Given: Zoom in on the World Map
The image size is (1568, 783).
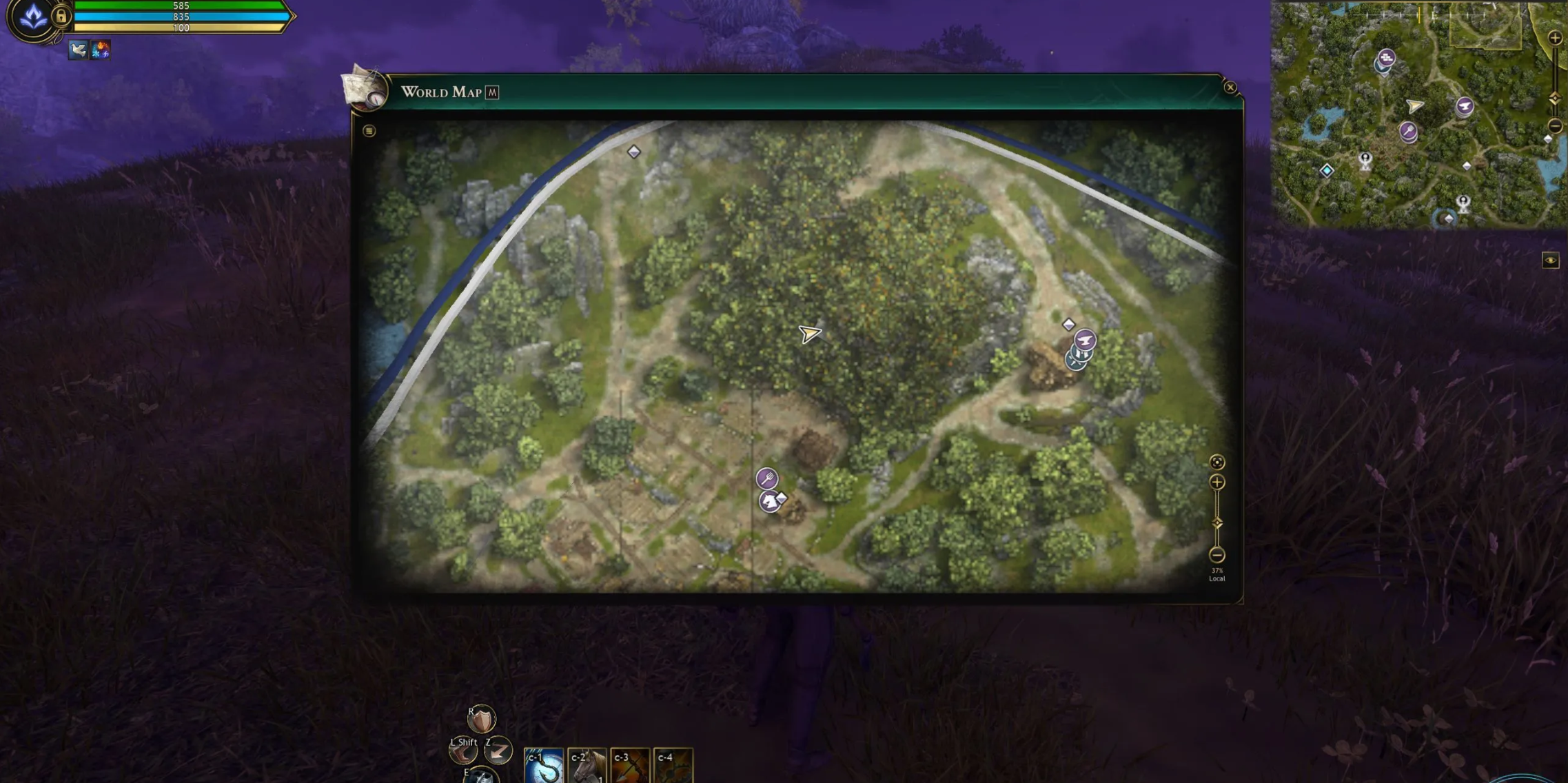Looking at the screenshot, I should [1217, 482].
